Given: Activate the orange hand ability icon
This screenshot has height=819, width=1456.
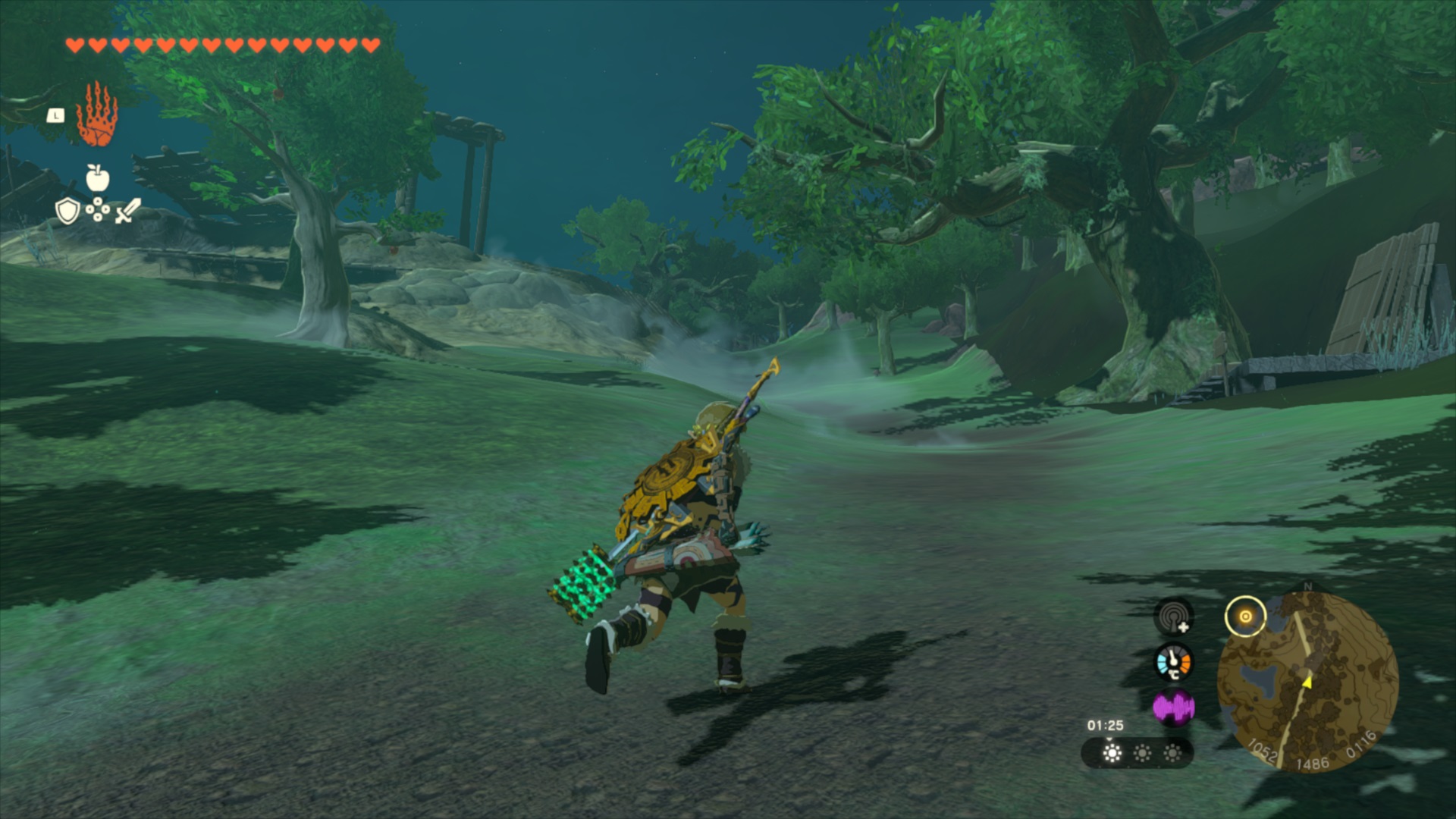Looking at the screenshot, I should [x=97, y=115].
